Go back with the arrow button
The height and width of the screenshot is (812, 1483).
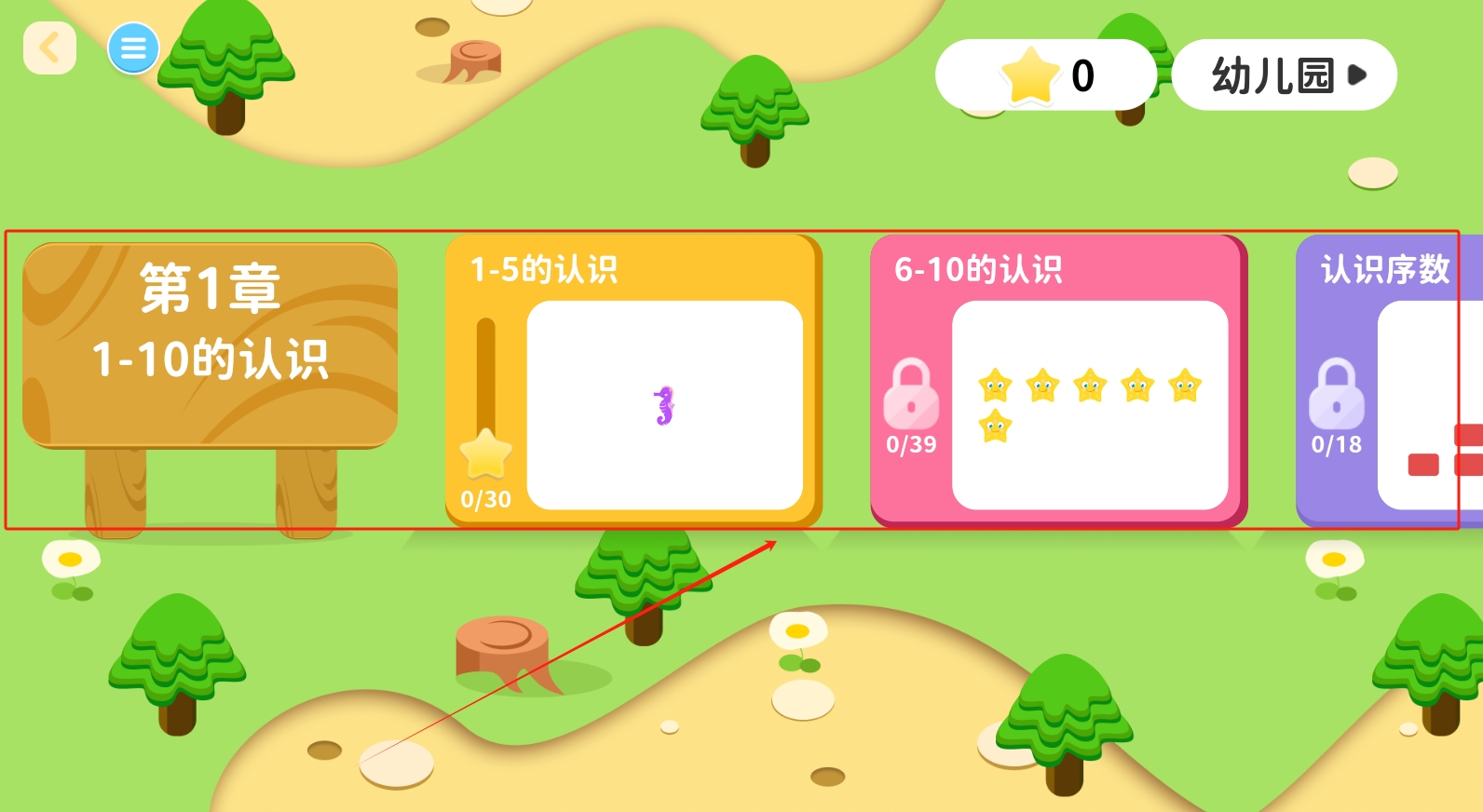[x=49, y=48]
